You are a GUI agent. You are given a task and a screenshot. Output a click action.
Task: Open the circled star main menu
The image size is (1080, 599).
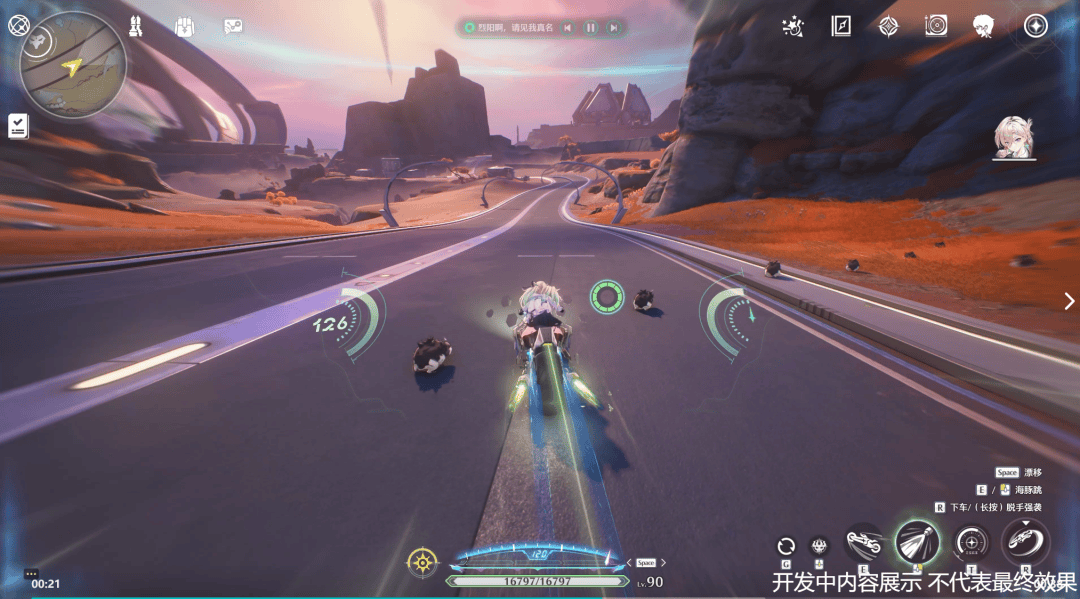point(1036,26)
